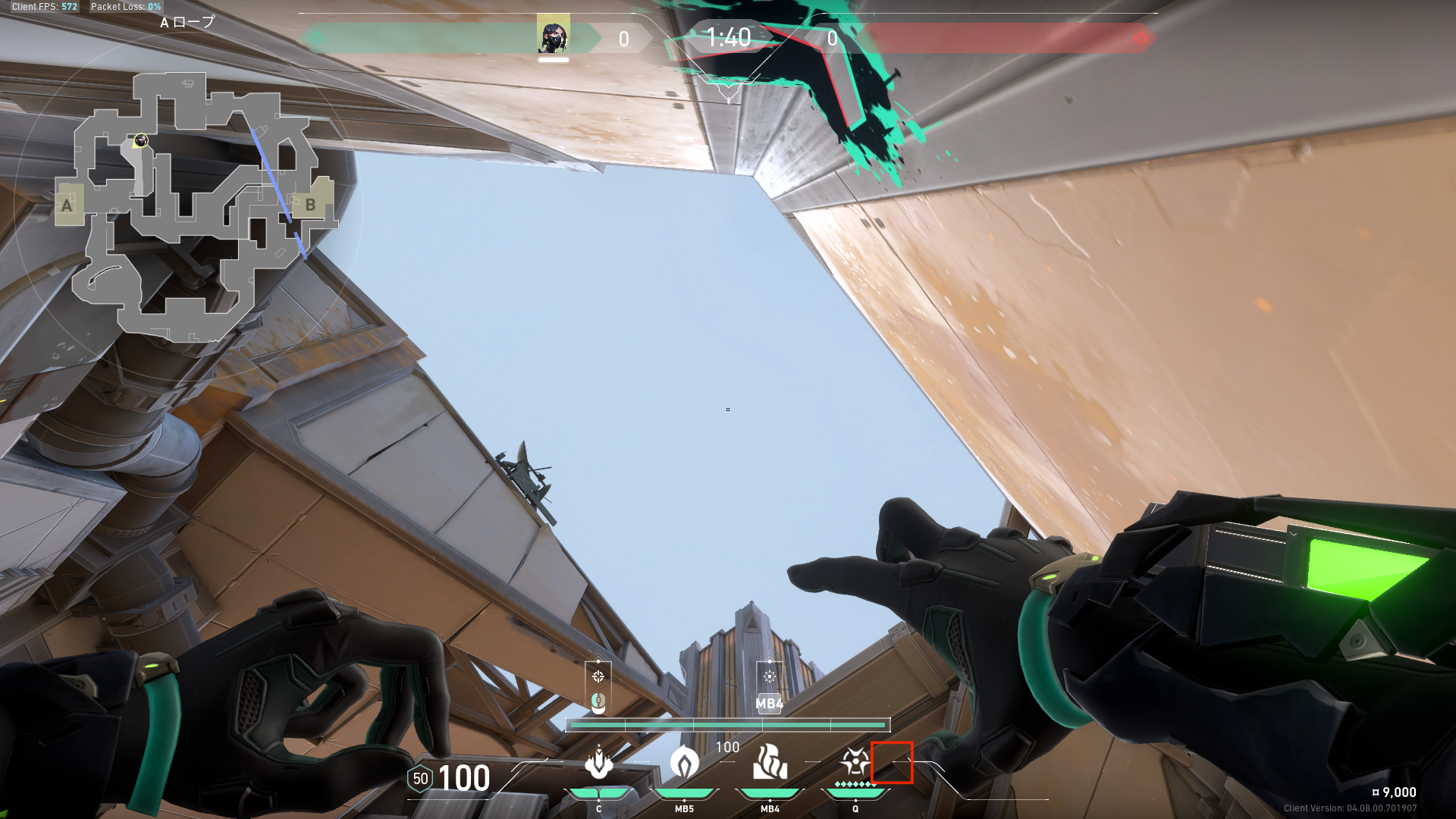The width and height of the screenshot is (1456, 819).
Task: Select the A site marker on minimap
Action: [x=68, y=205]
